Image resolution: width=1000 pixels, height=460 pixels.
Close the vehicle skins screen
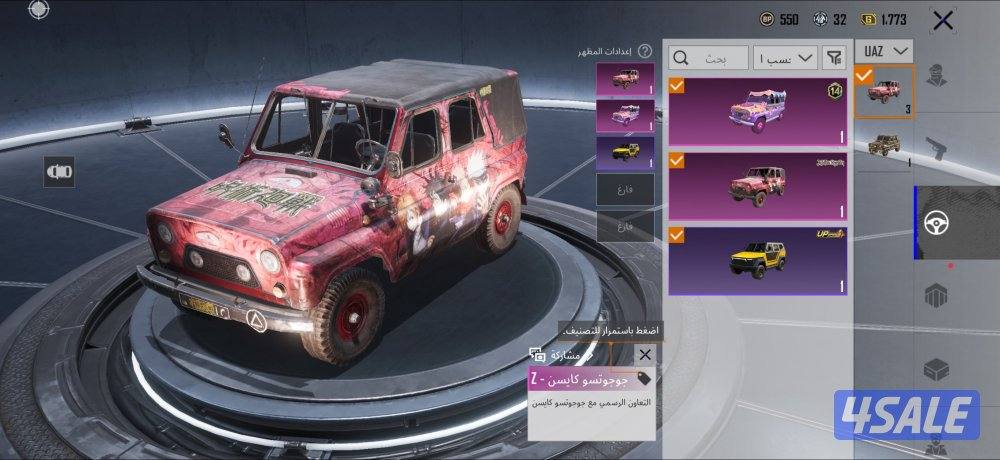coord(942,19)
